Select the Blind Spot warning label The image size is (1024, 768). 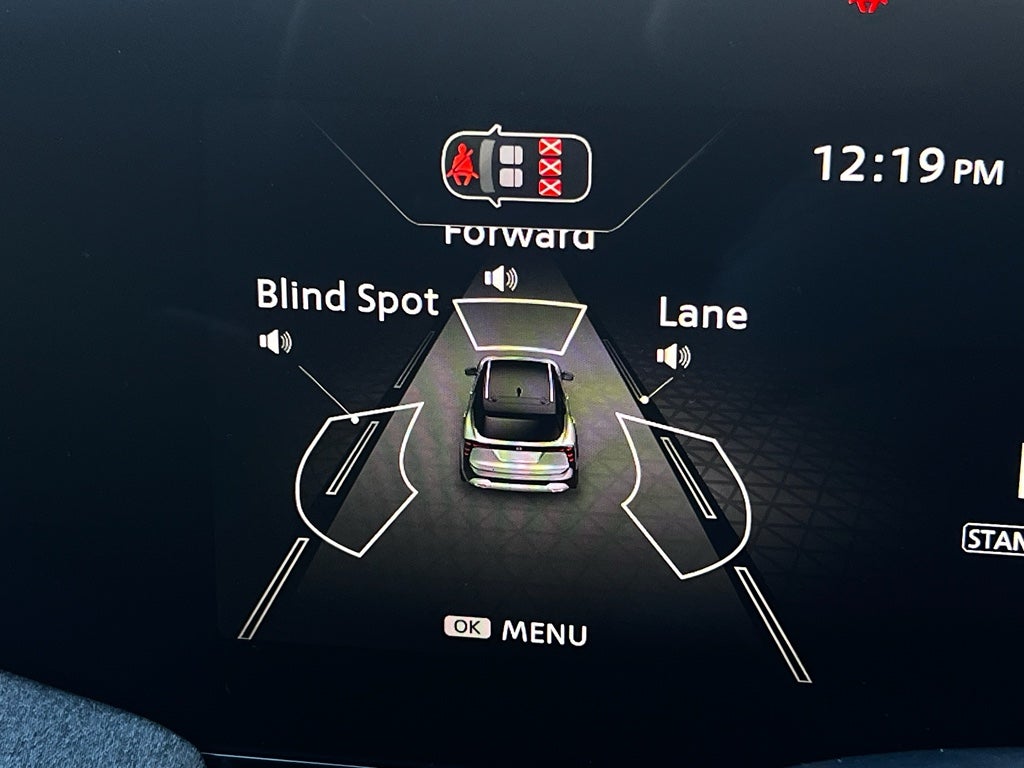tap(347, 297)
